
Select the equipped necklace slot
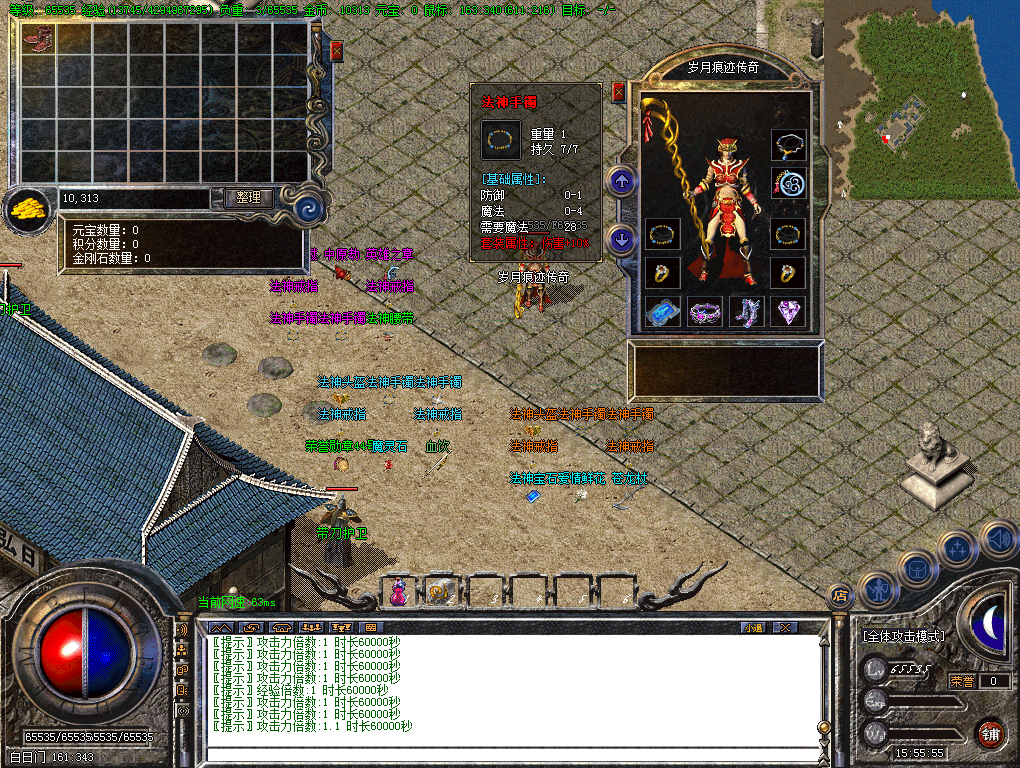tap(788, 145)
